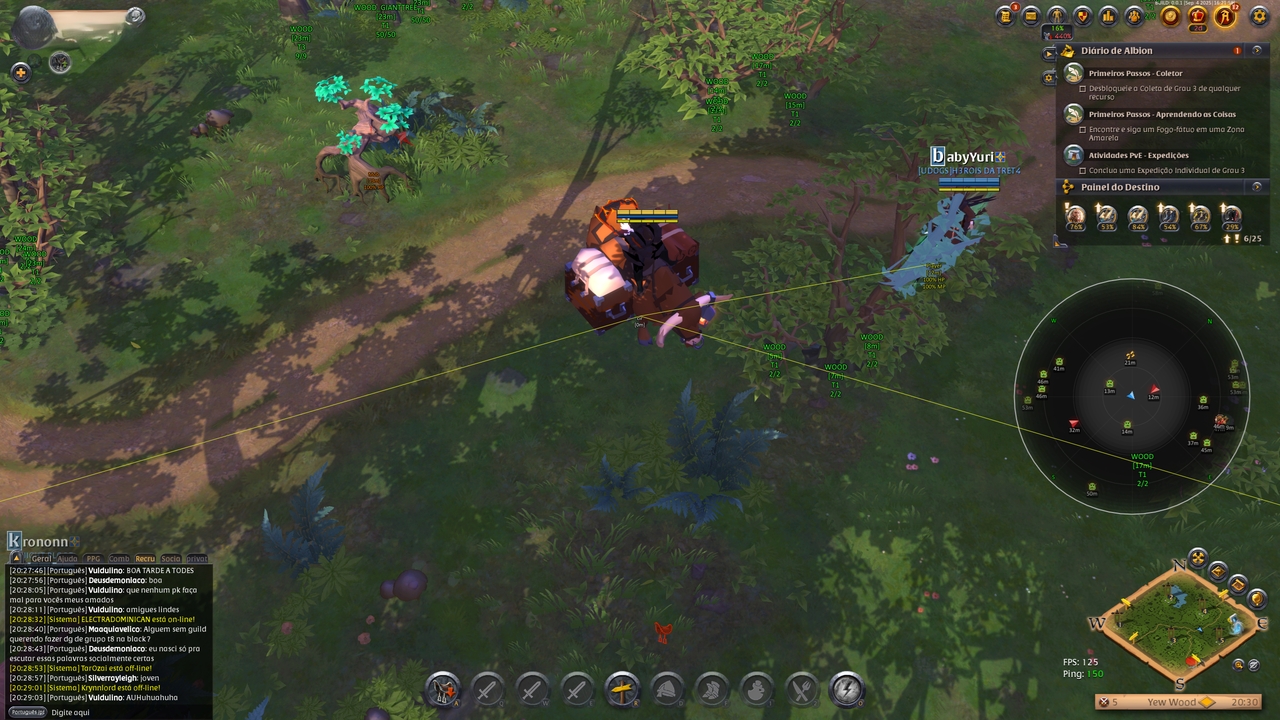Switch to the Ajuda chat tab
Viewport: 1280px width, 720px height.
click(x=67, y=559)
